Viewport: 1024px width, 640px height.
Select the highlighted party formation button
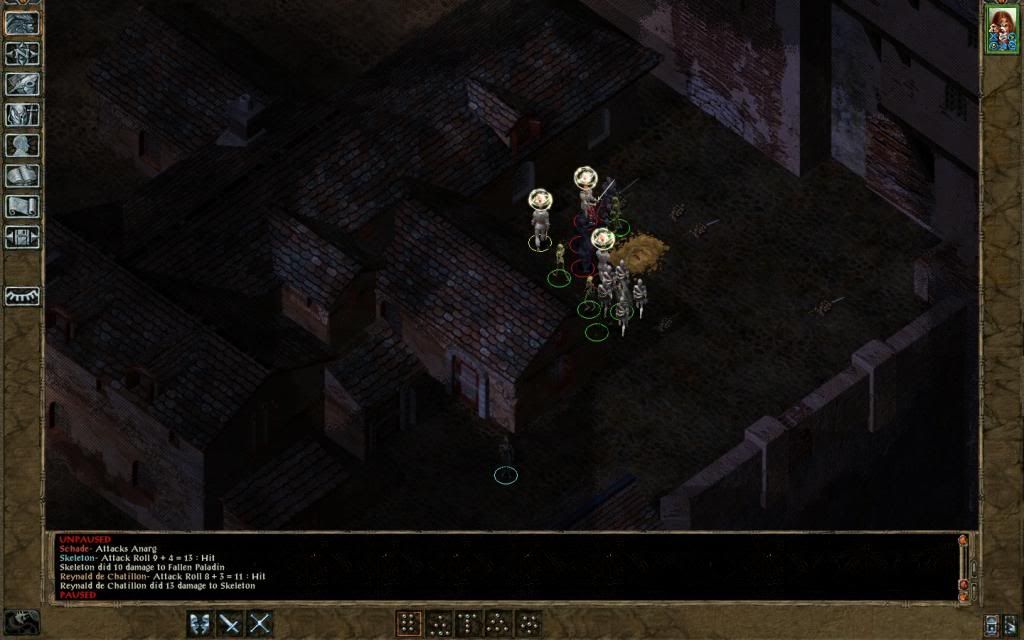coord(409,624)
